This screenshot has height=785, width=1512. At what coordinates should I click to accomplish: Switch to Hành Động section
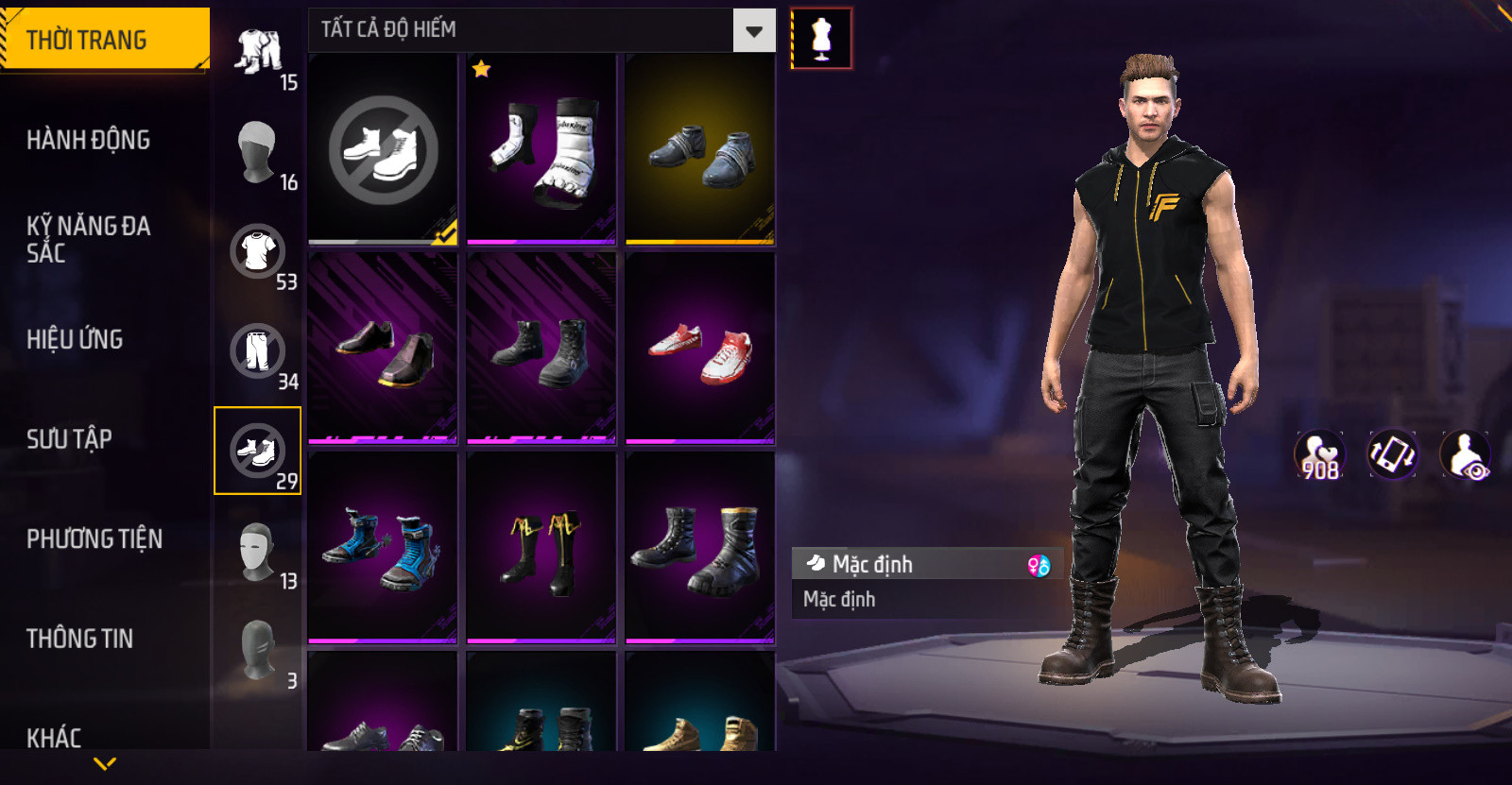pos(88,140)
